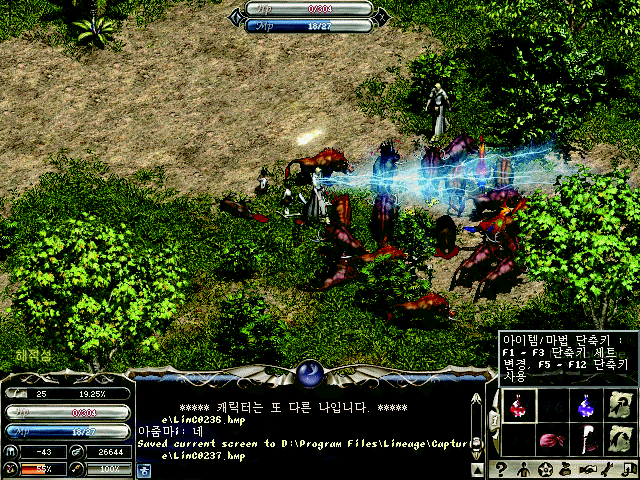Select the red bandana item slot
Viewport: 640px width, 480px height.
pos(552,441)
